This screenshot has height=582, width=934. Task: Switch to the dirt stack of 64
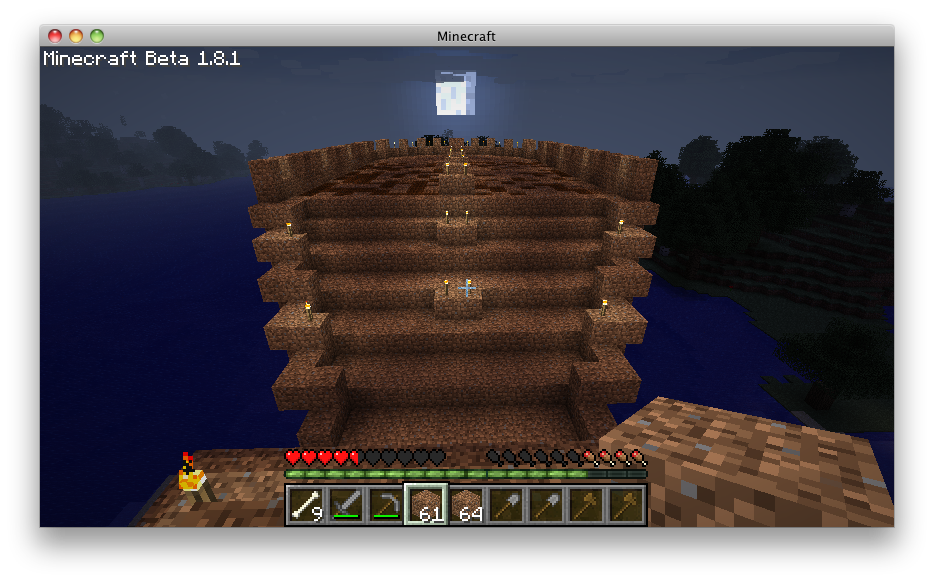pos(466,505)
